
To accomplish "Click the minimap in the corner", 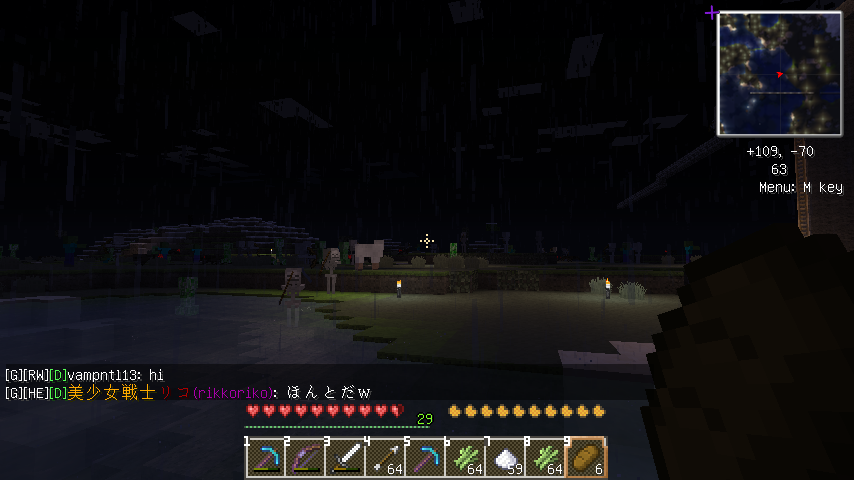I will click(x=779, y=73).
